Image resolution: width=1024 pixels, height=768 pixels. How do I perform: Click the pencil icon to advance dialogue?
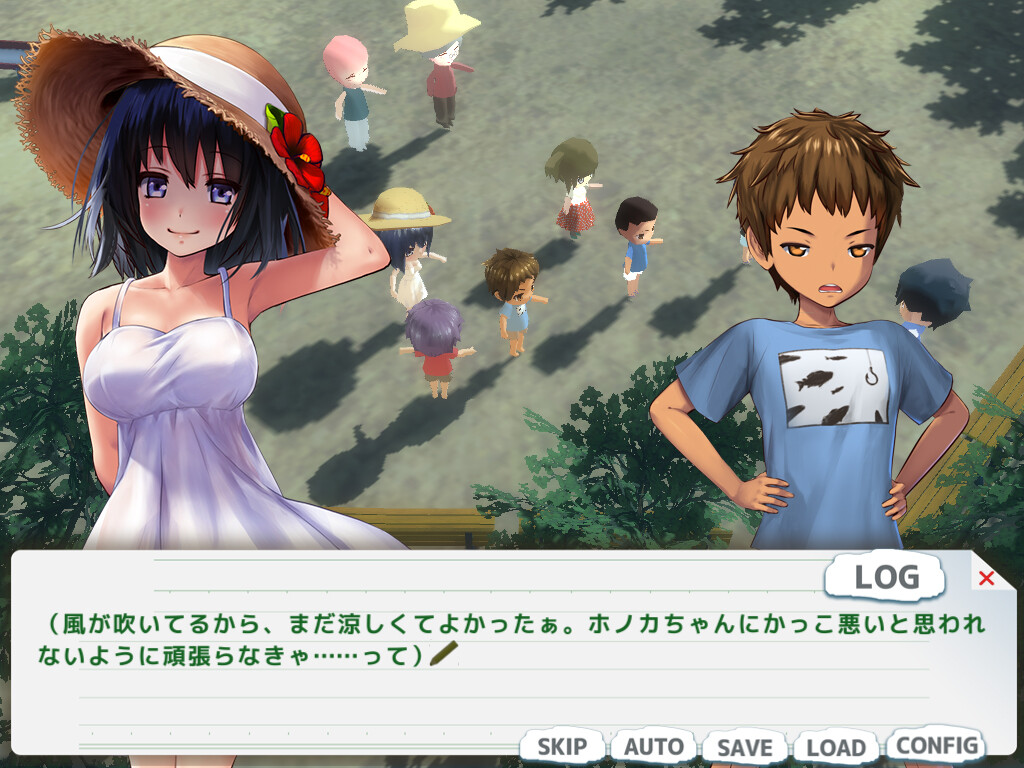443,654
